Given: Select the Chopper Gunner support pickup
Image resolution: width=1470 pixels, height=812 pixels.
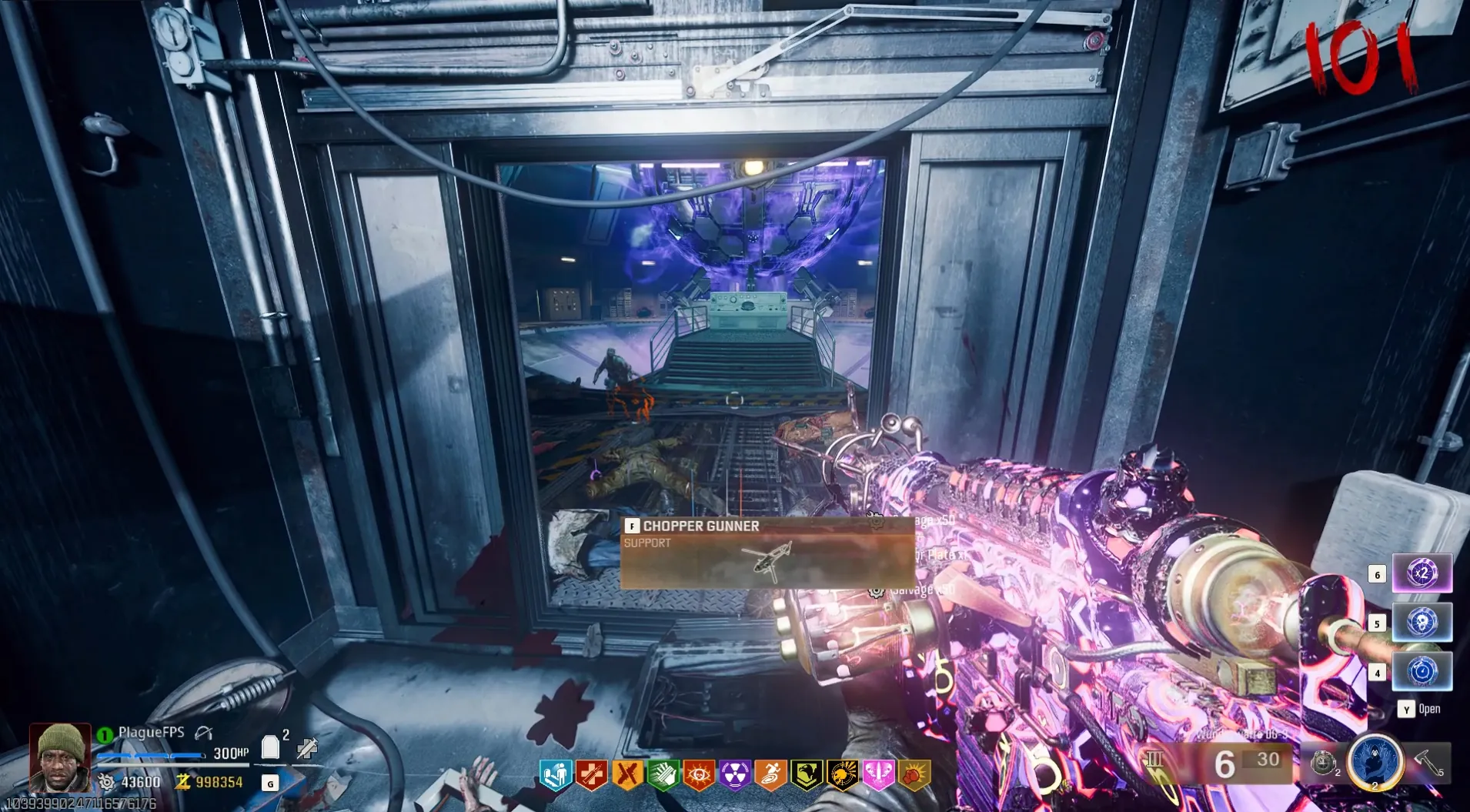Looking at the screenshot, I should [767, 553].
